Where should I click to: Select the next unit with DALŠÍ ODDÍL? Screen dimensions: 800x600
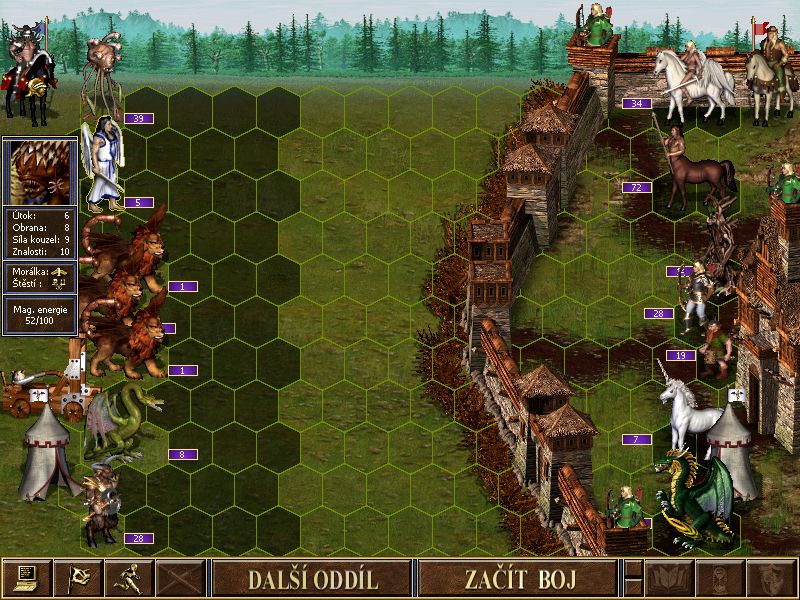pyautogui.click(x=311, y=578)
